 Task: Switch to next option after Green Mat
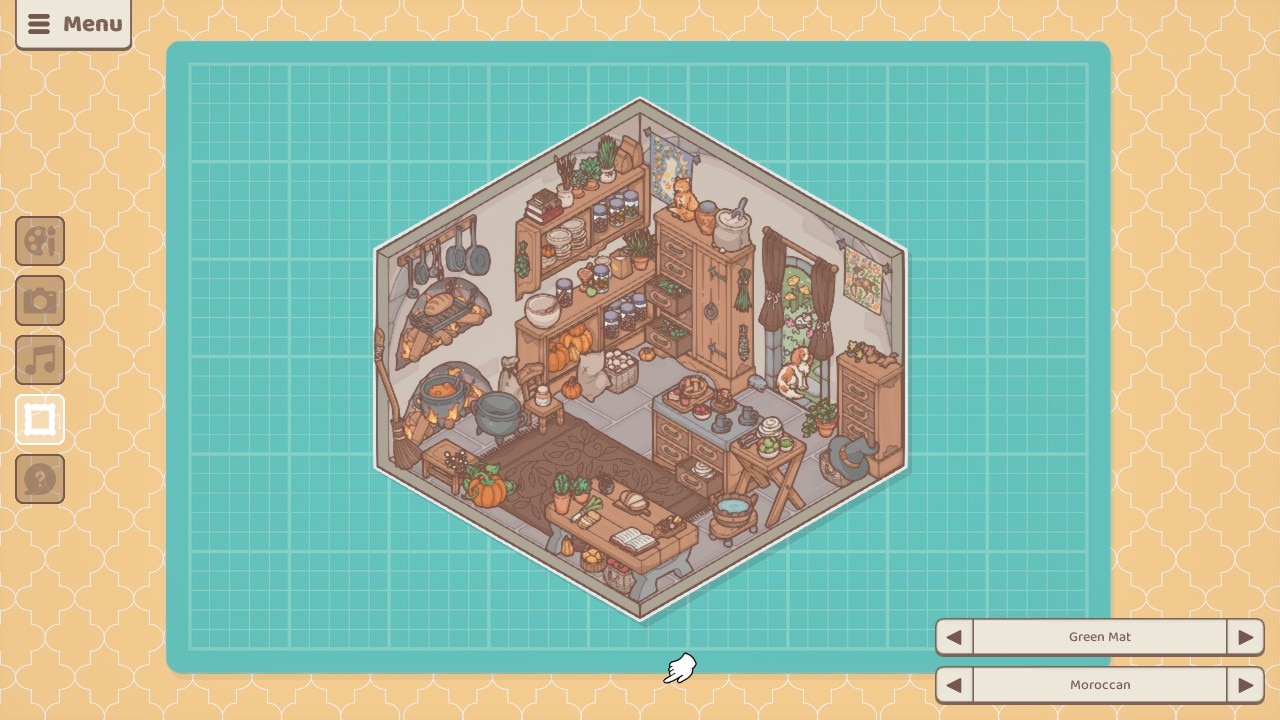click(x=1245, y=637)
